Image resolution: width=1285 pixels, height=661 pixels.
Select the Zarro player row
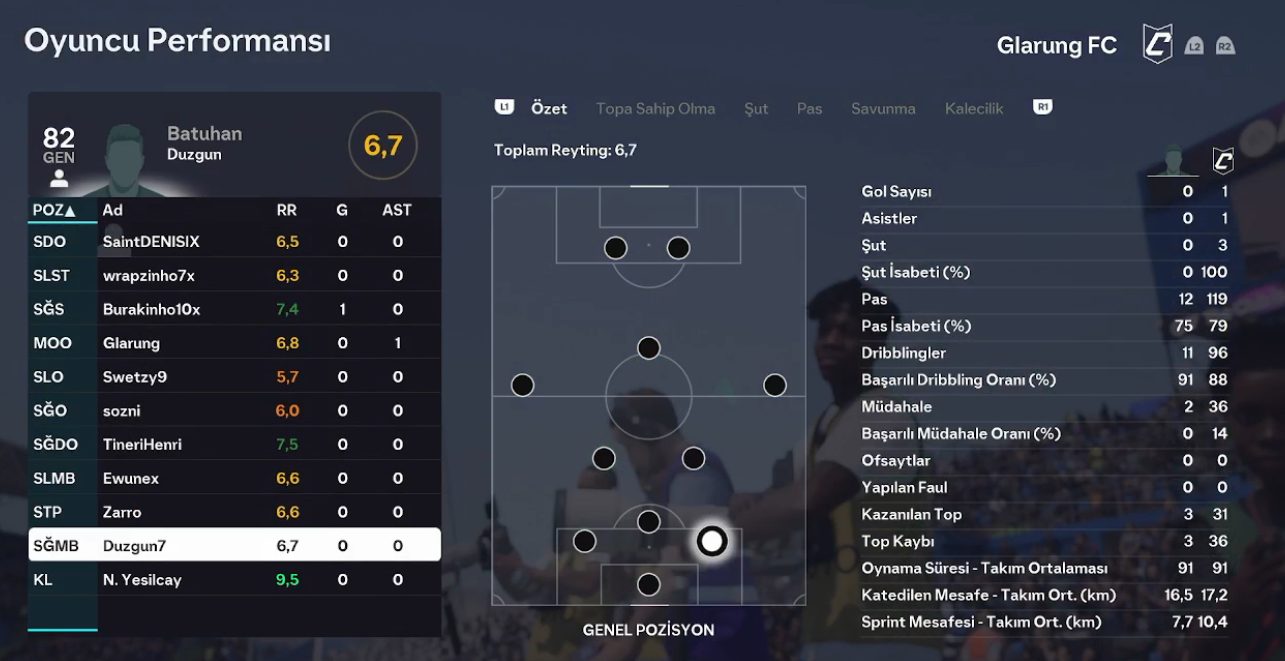tap(122, 512)
